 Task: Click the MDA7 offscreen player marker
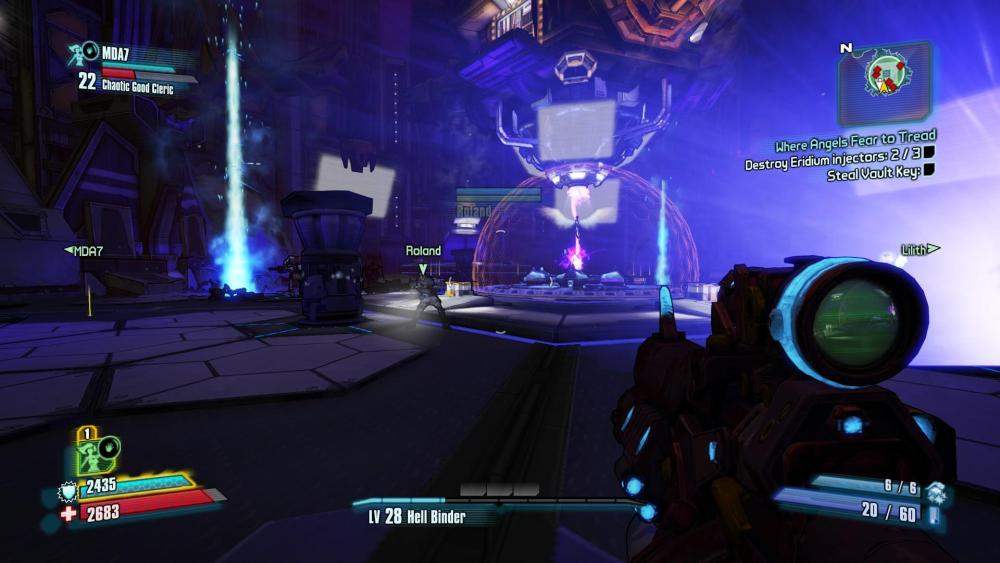[84, 250]
